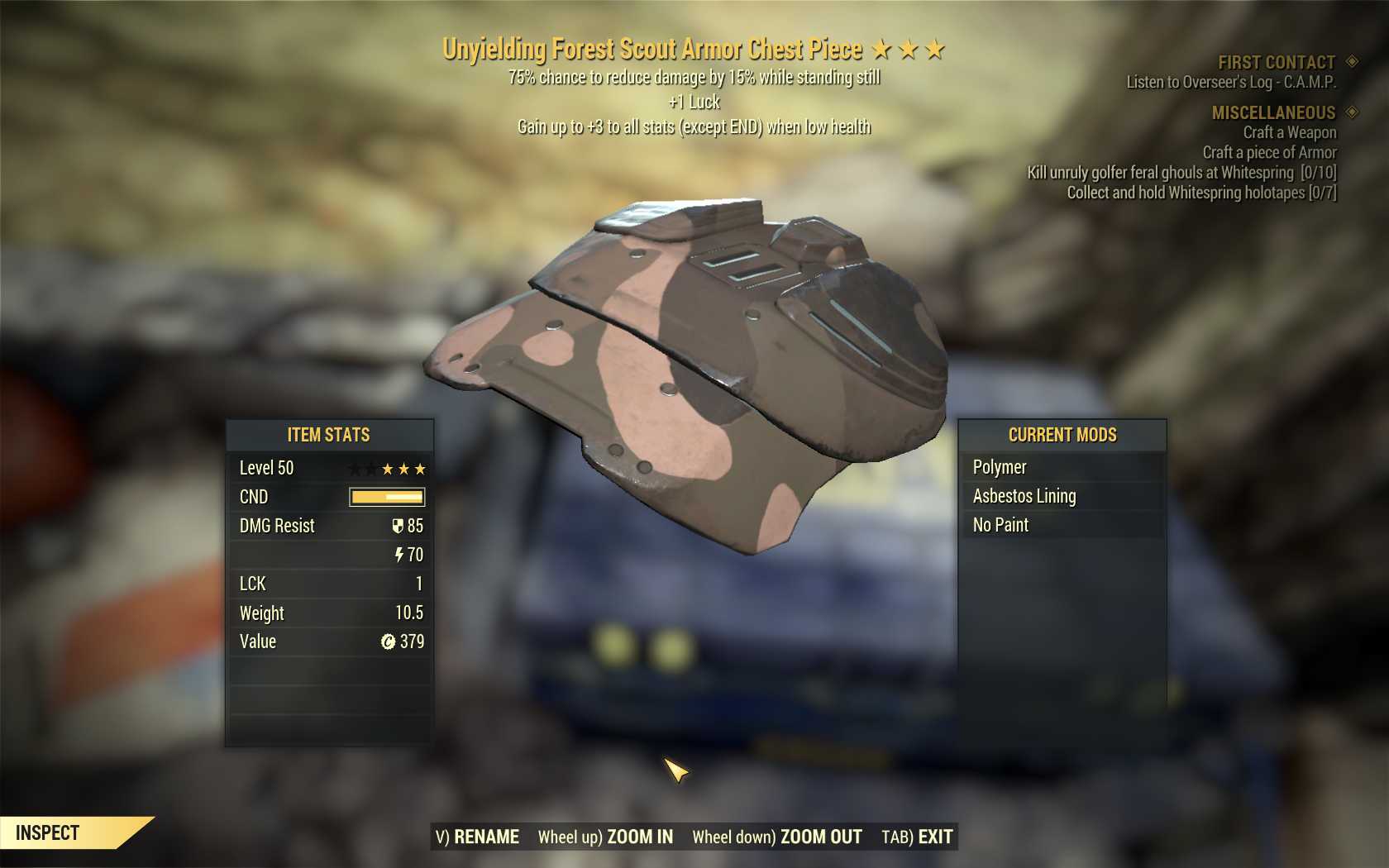Select the Miscellaneous quest tracker heading
Image resolution: width=1389 pixels, height=868 pixels.
(1273, 112)
